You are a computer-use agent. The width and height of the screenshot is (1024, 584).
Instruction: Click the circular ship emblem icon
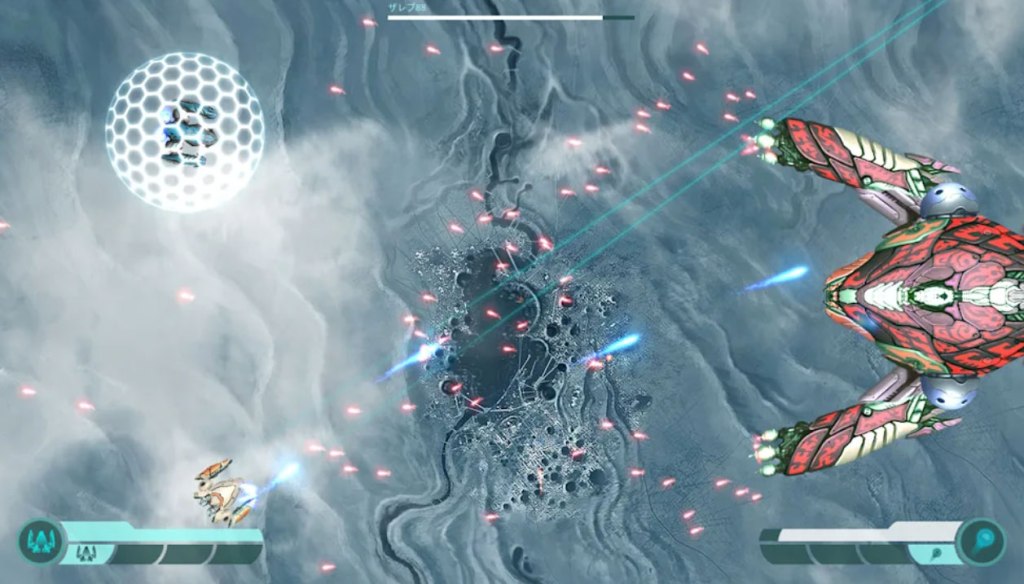pos(41,542)
